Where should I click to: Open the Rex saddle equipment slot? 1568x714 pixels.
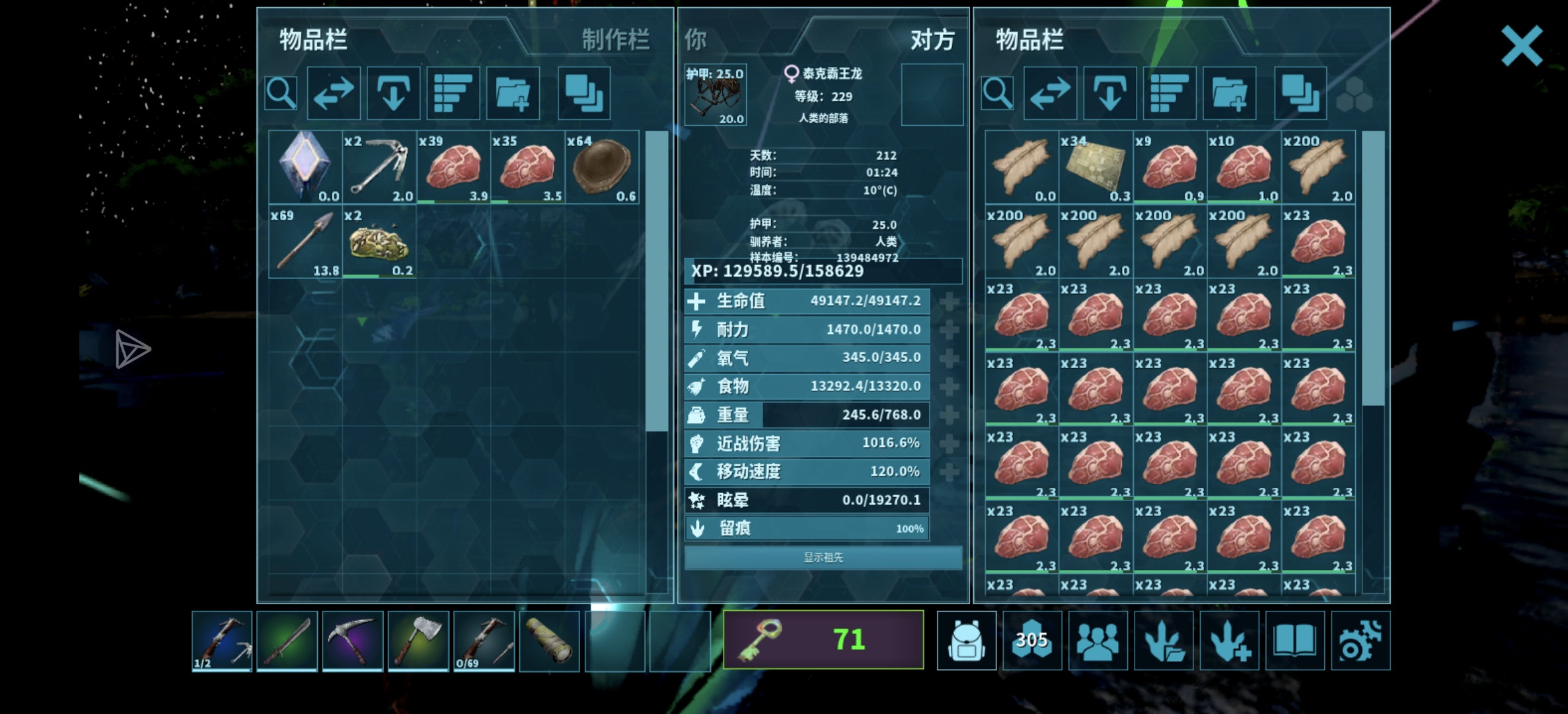pos(715,96)
